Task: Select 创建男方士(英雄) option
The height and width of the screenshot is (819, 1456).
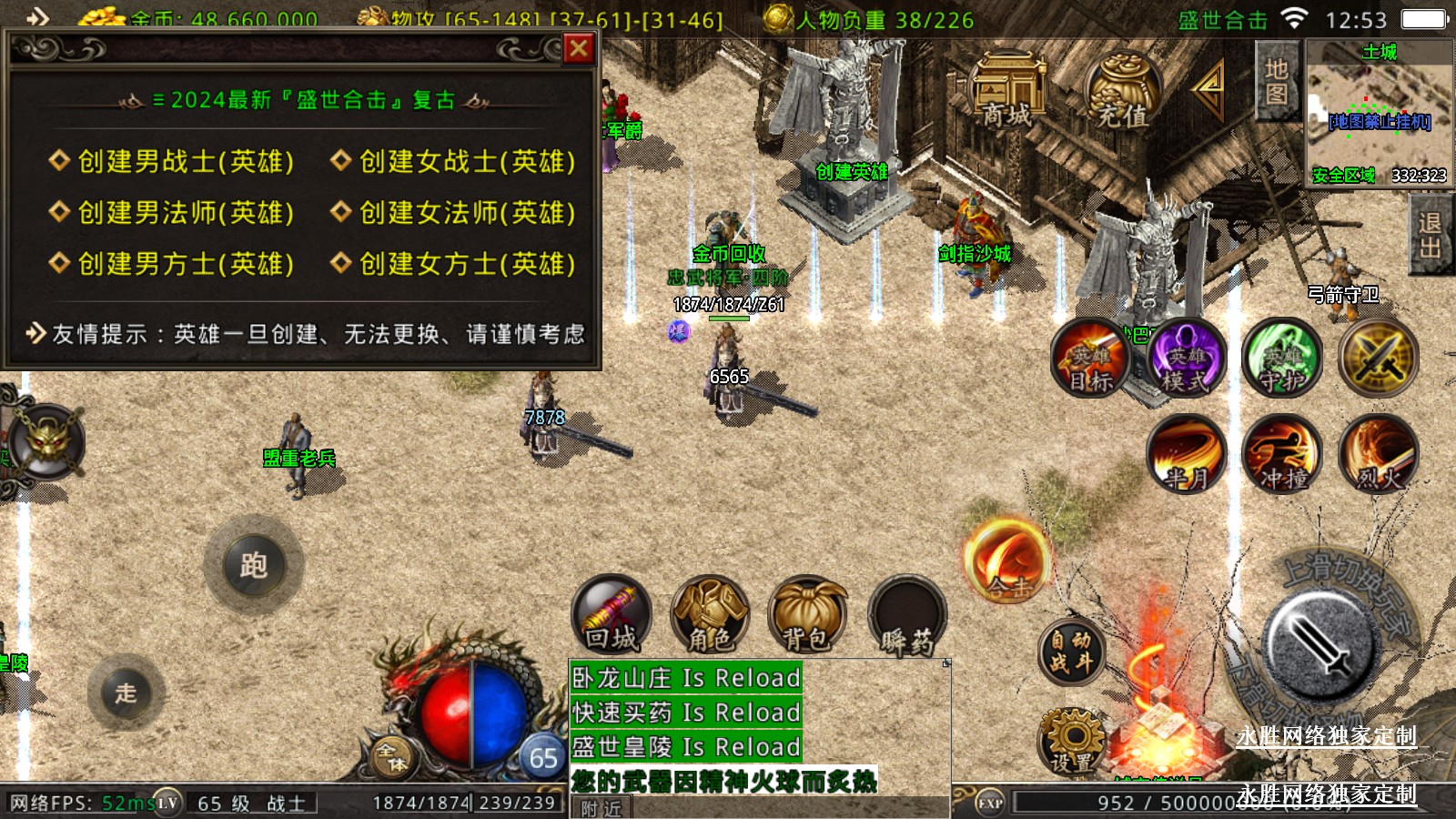Action: click(x=173, y=264)
